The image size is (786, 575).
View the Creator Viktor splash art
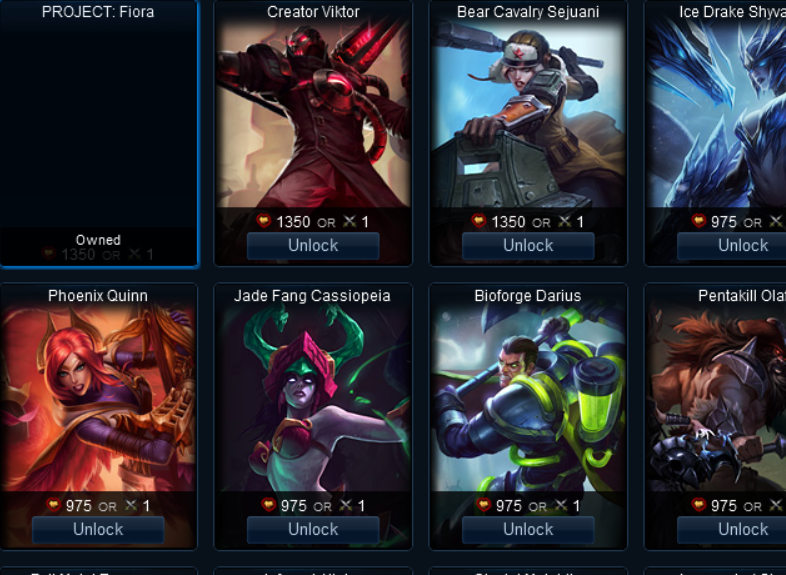click(313, 115)
